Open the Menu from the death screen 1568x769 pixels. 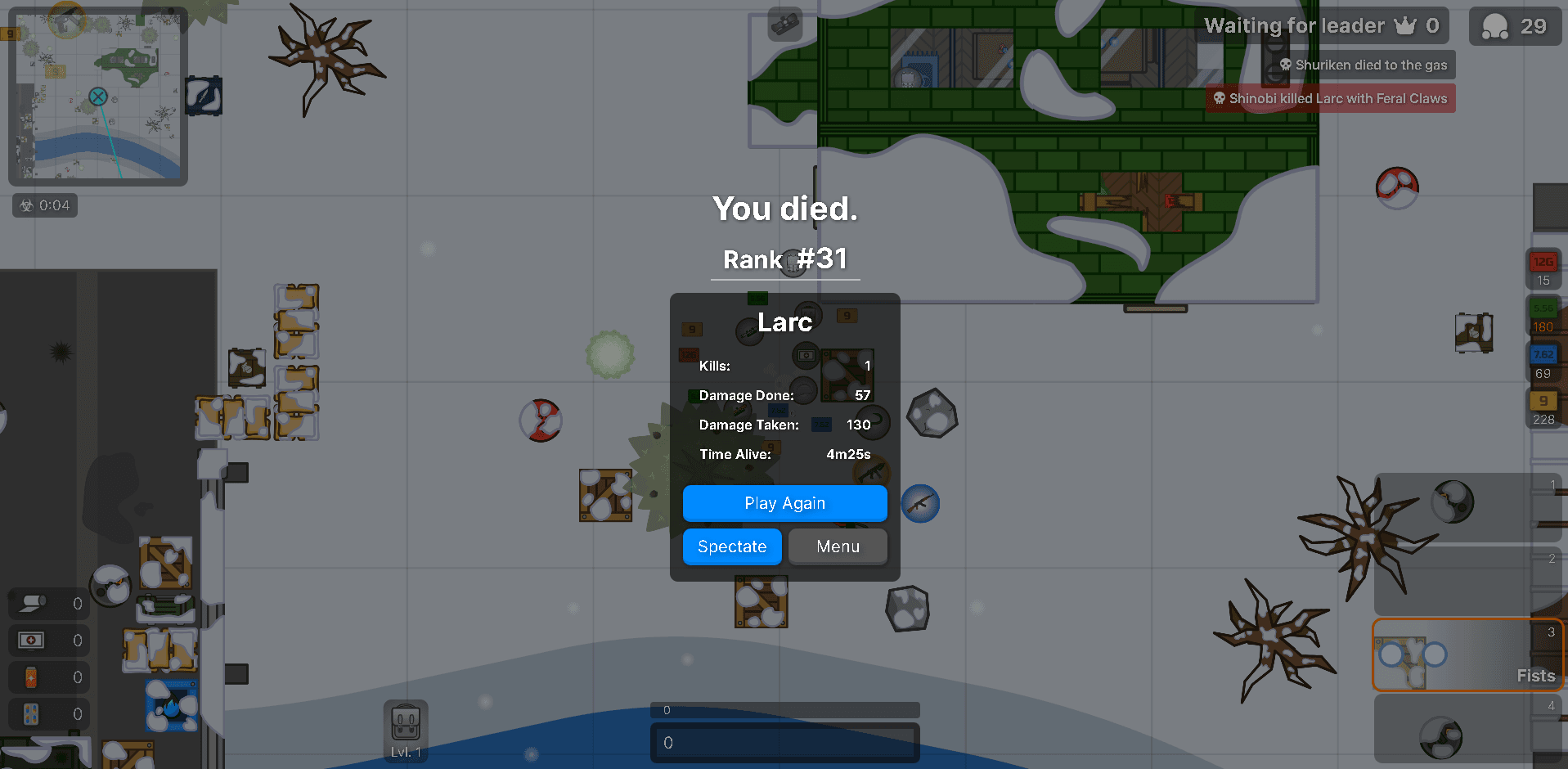(837, 546)
